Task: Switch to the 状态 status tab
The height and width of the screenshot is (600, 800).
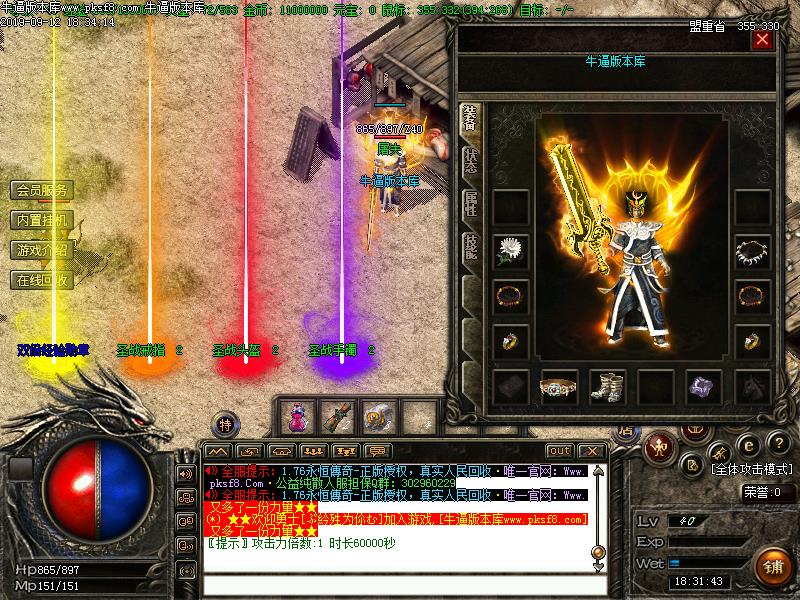Action: pos(470,161)
